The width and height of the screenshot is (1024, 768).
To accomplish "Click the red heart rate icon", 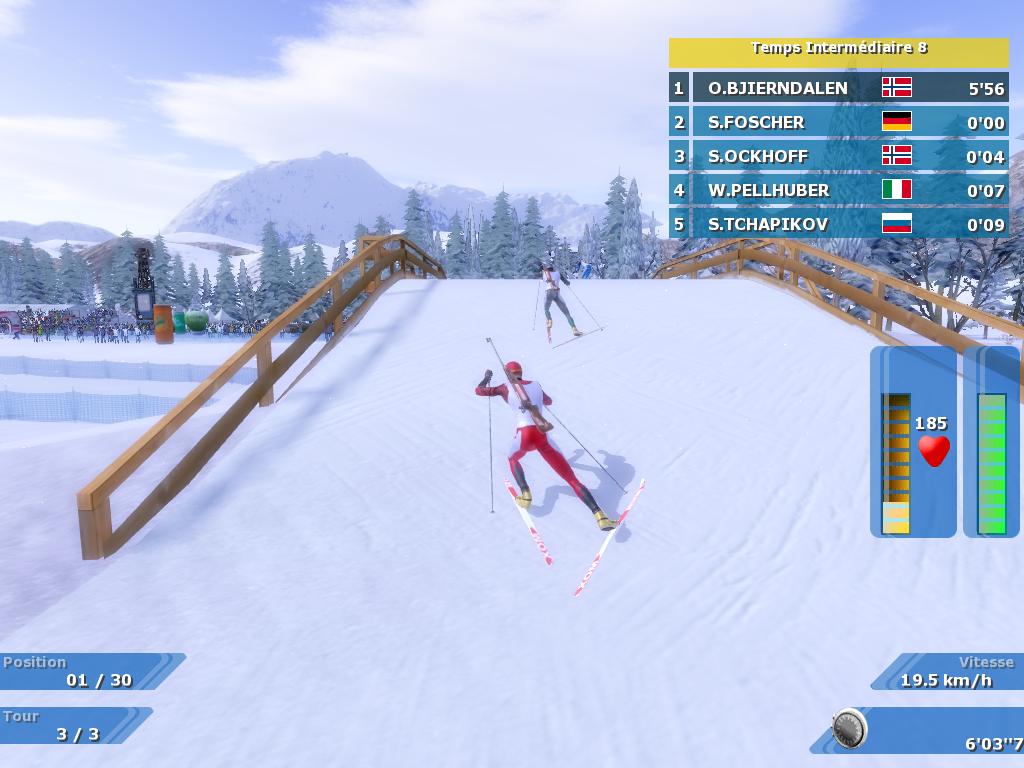I will tap(934, 451).
